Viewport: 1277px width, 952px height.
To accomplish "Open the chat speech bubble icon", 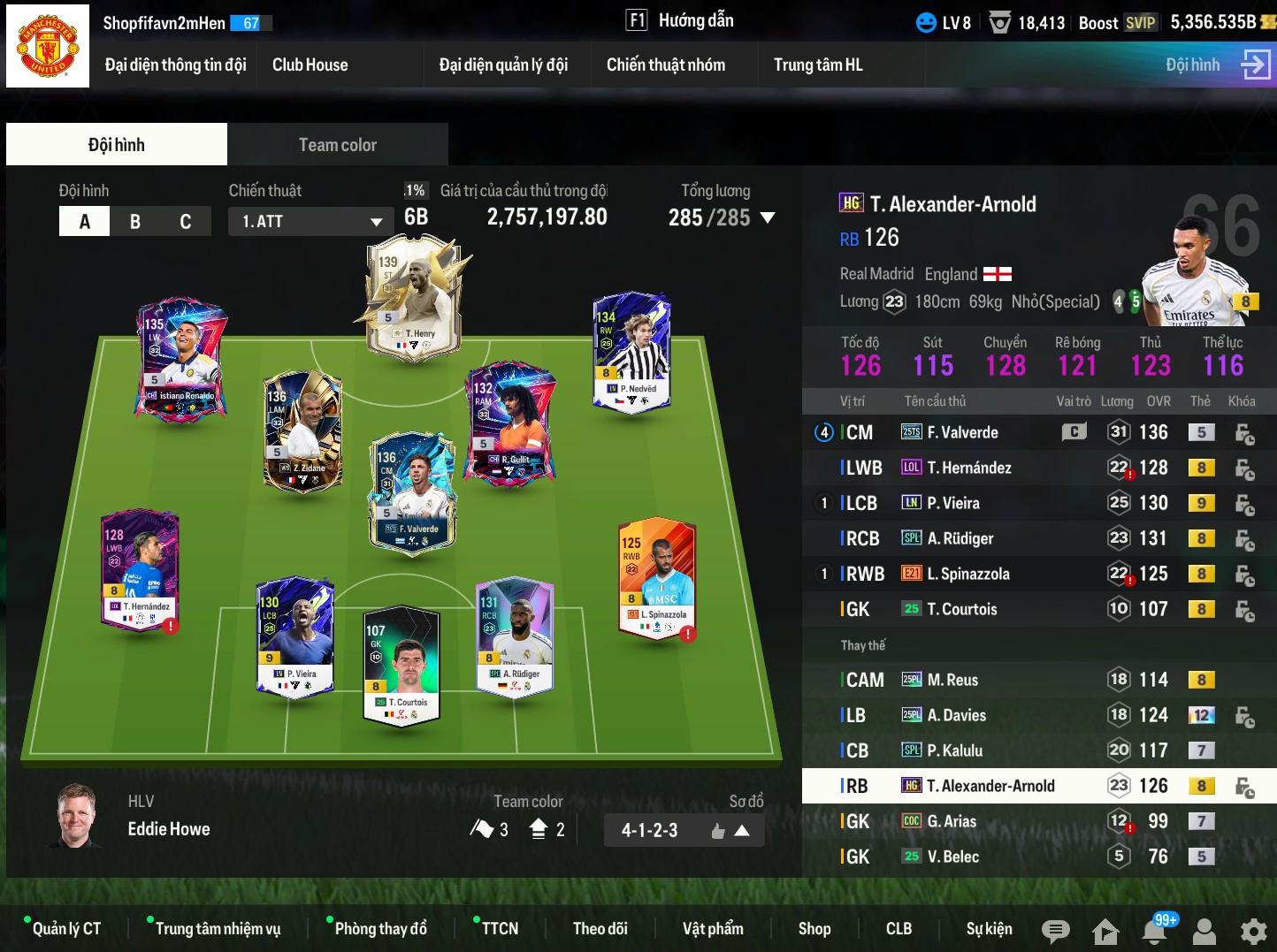I will click(1055, 930).
